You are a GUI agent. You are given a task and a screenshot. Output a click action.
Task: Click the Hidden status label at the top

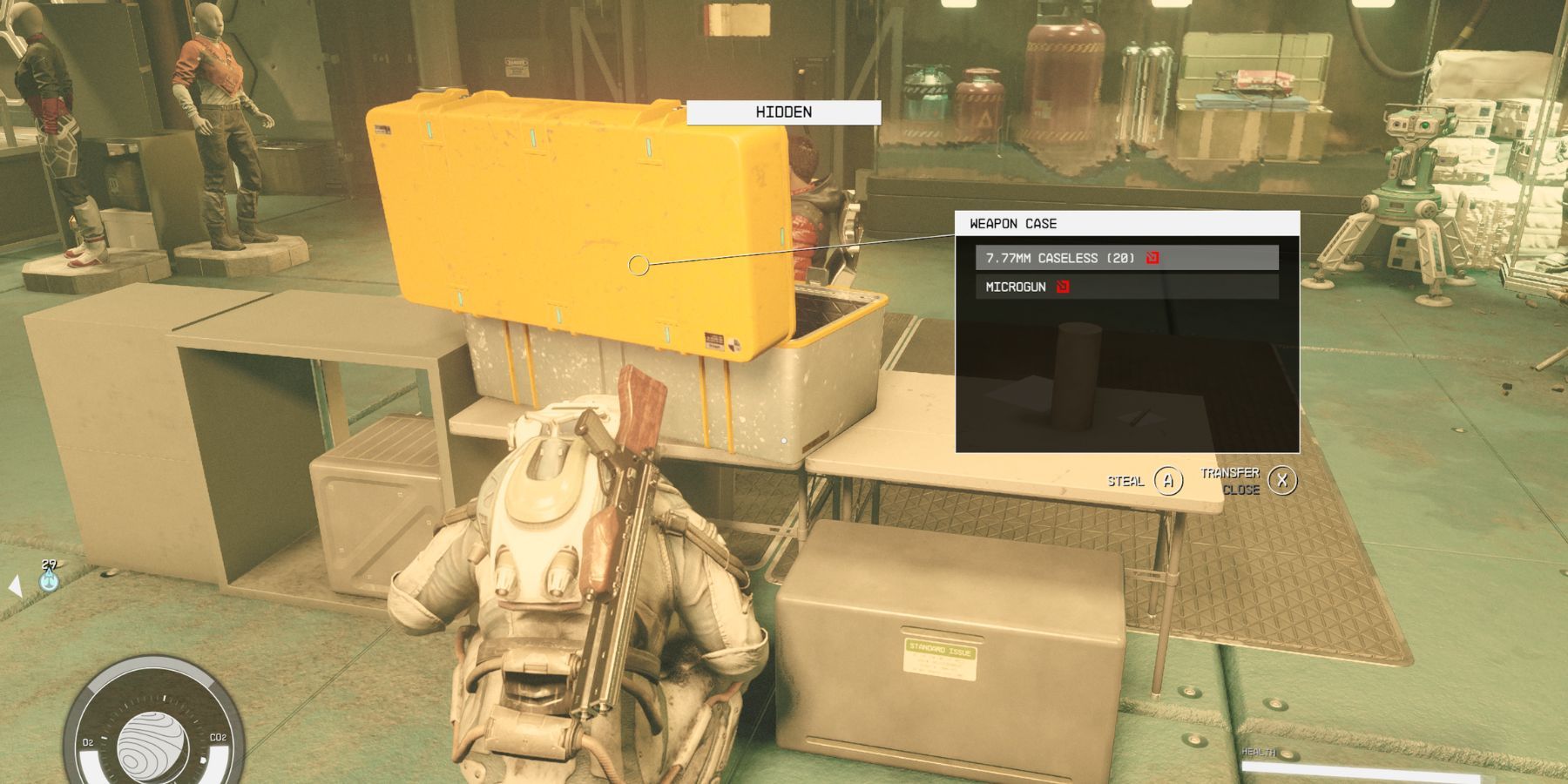pos(782,112)
